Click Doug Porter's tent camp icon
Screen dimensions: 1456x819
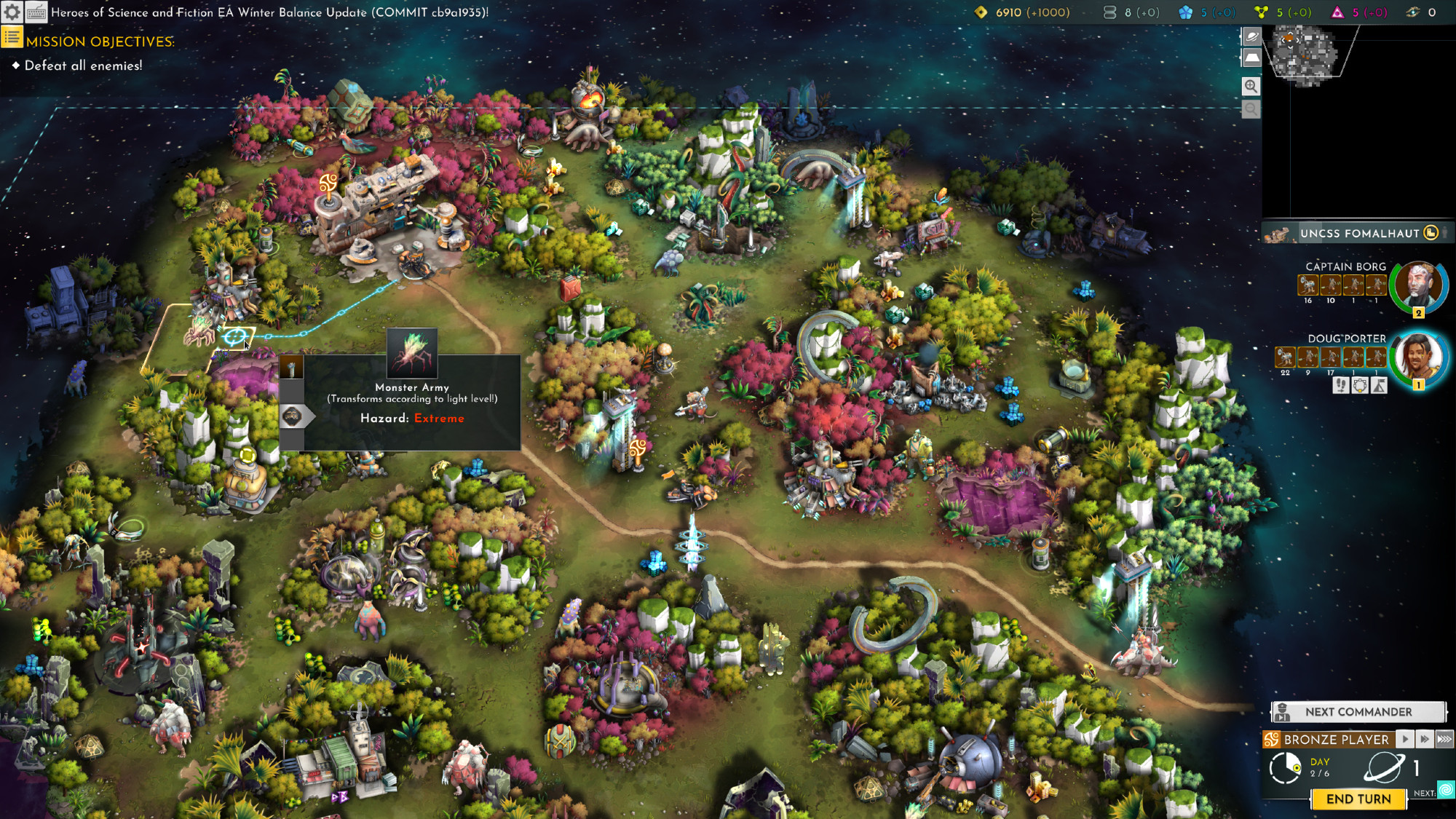[1379, 385]
